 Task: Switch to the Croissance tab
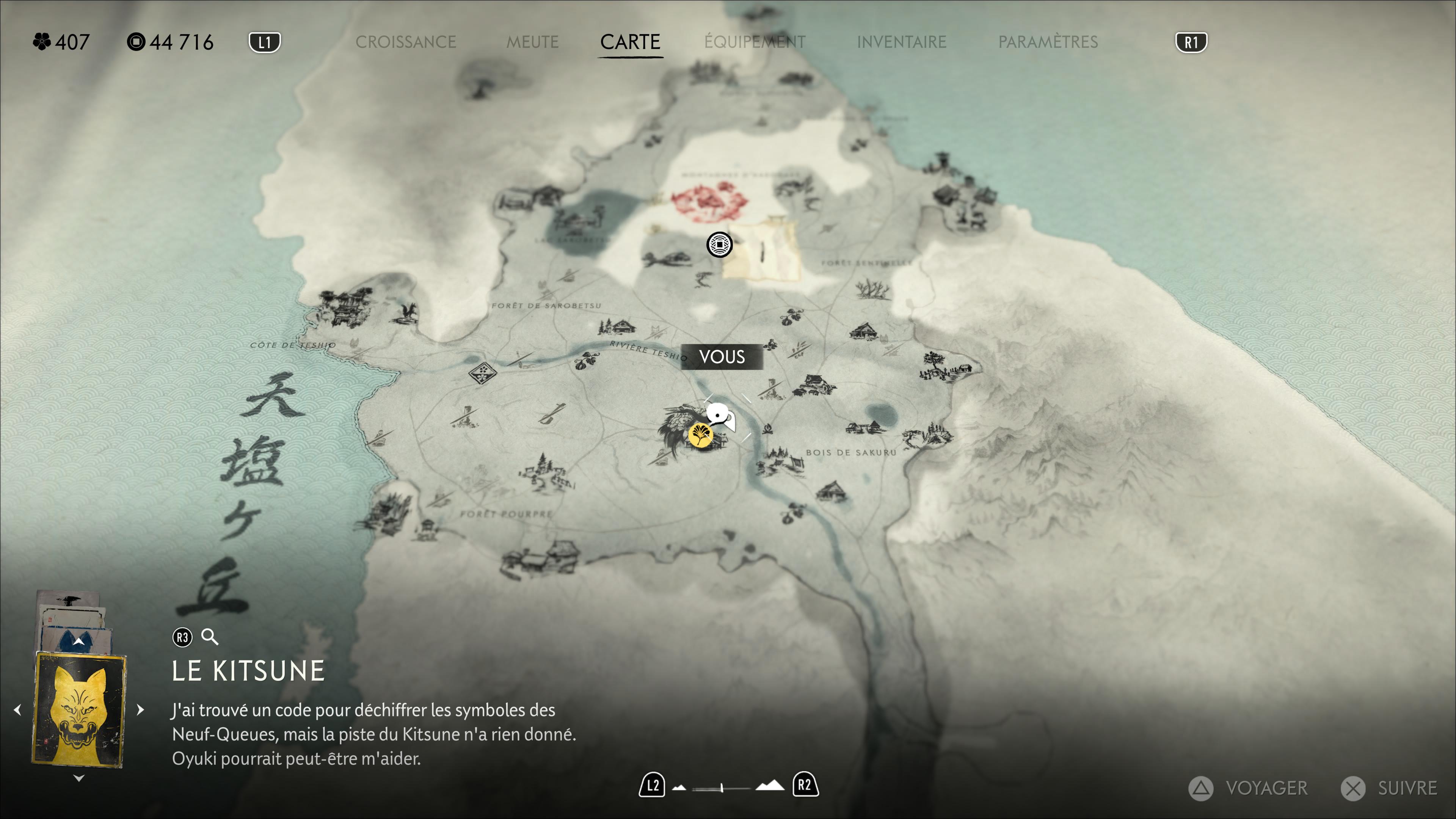pyautogui.click(x=405, y=42)
